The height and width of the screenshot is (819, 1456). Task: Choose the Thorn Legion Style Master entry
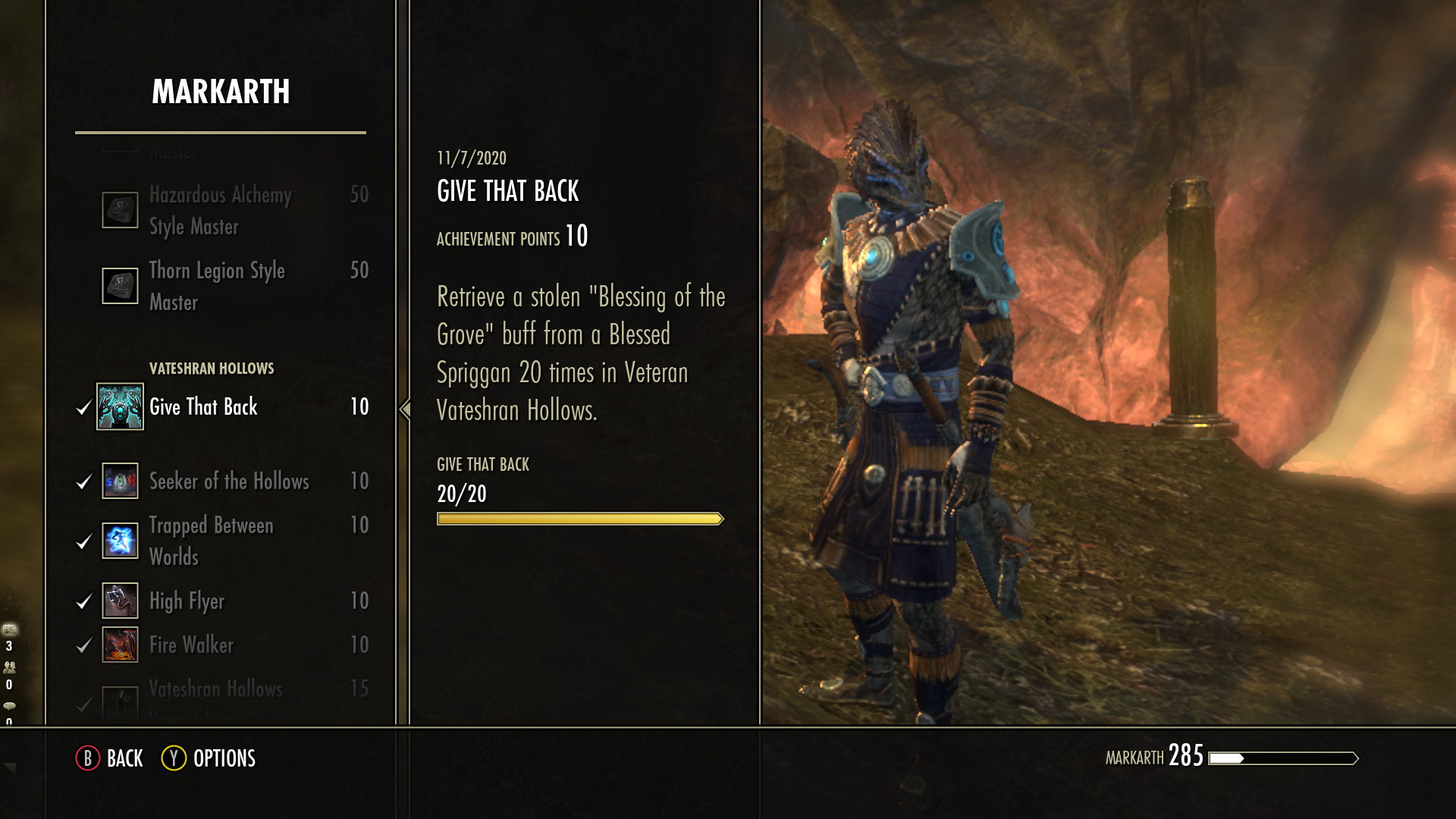click(217, 286)
